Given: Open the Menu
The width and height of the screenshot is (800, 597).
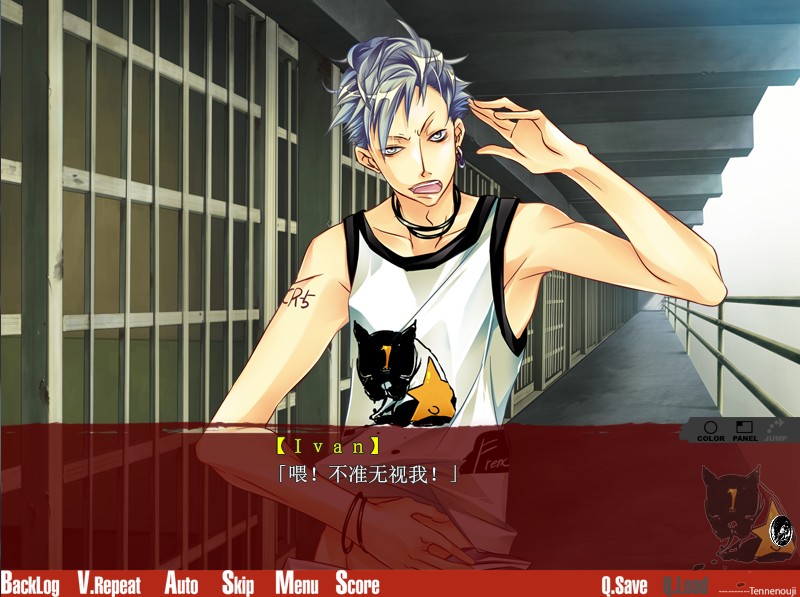Looking at the screenshot, I should coord(296,584).
